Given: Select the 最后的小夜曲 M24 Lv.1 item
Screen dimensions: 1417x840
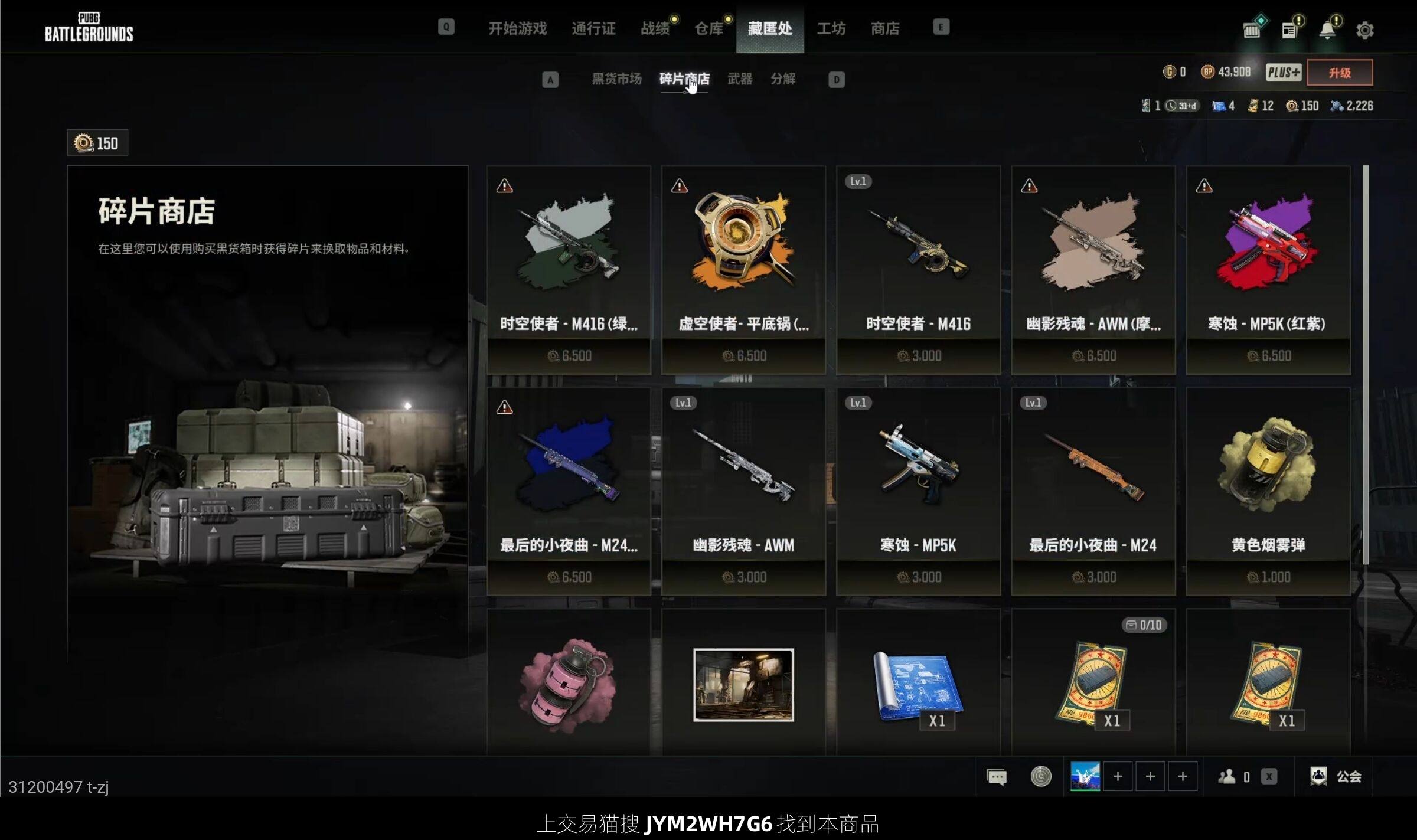Looking at the screenshot, I should pyautogui.click(x=1093, y=491).
